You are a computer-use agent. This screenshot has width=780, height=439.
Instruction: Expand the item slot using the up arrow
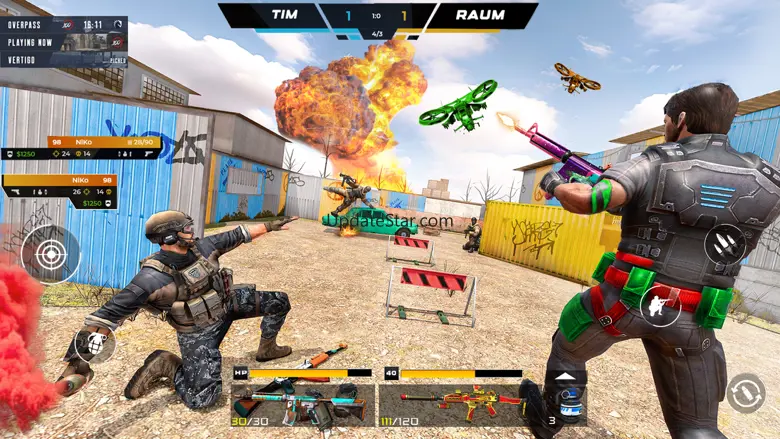coord(566,377)
